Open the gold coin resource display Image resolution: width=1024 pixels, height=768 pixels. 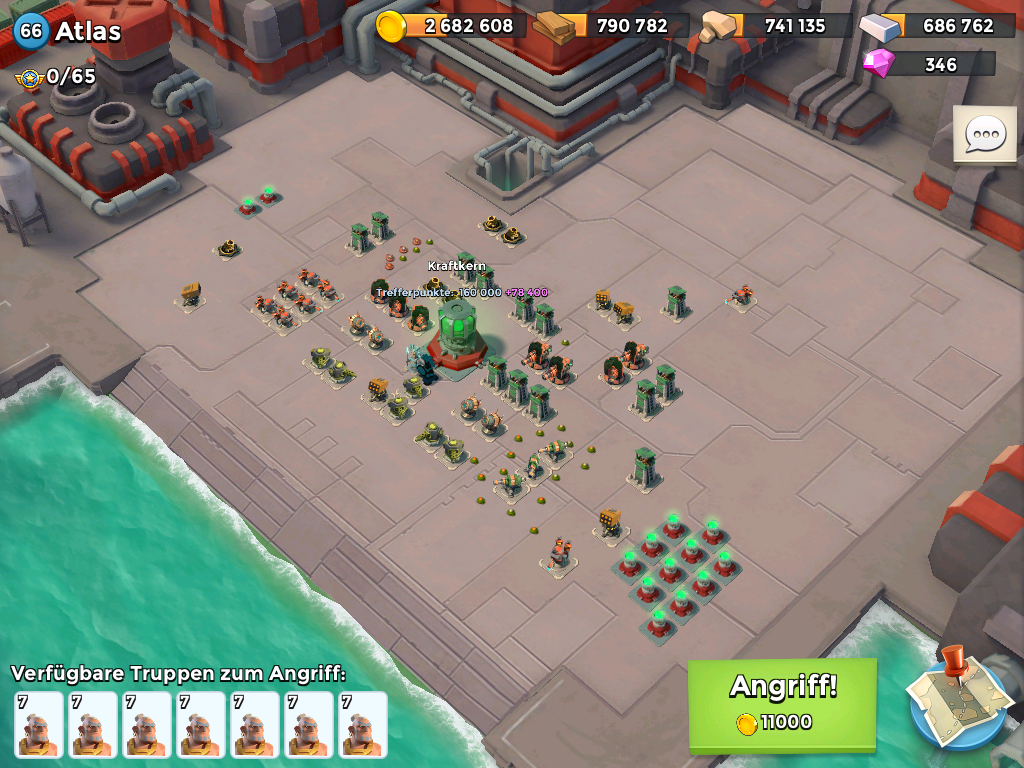click(x=452, y=26)
